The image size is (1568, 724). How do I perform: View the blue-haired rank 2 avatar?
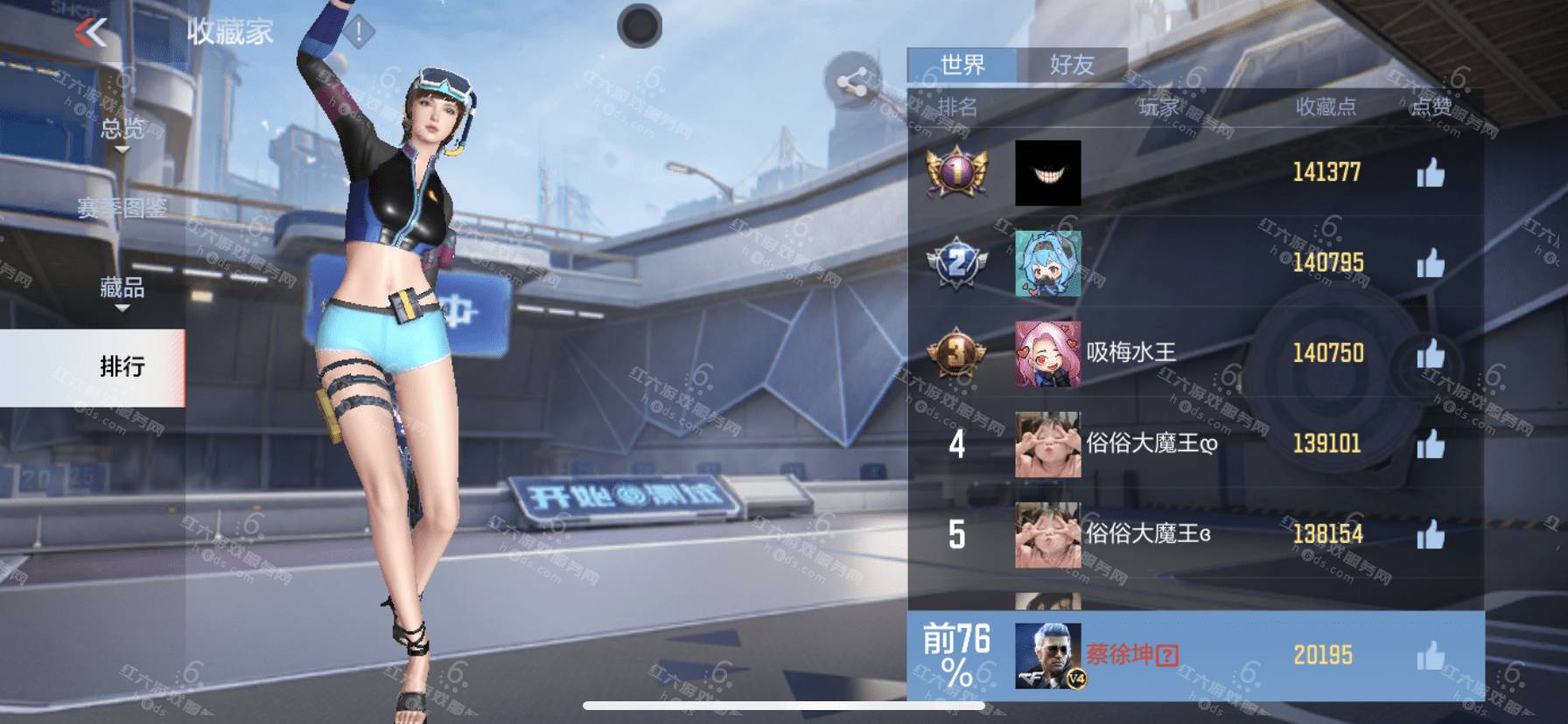[x=1047, y=263]
